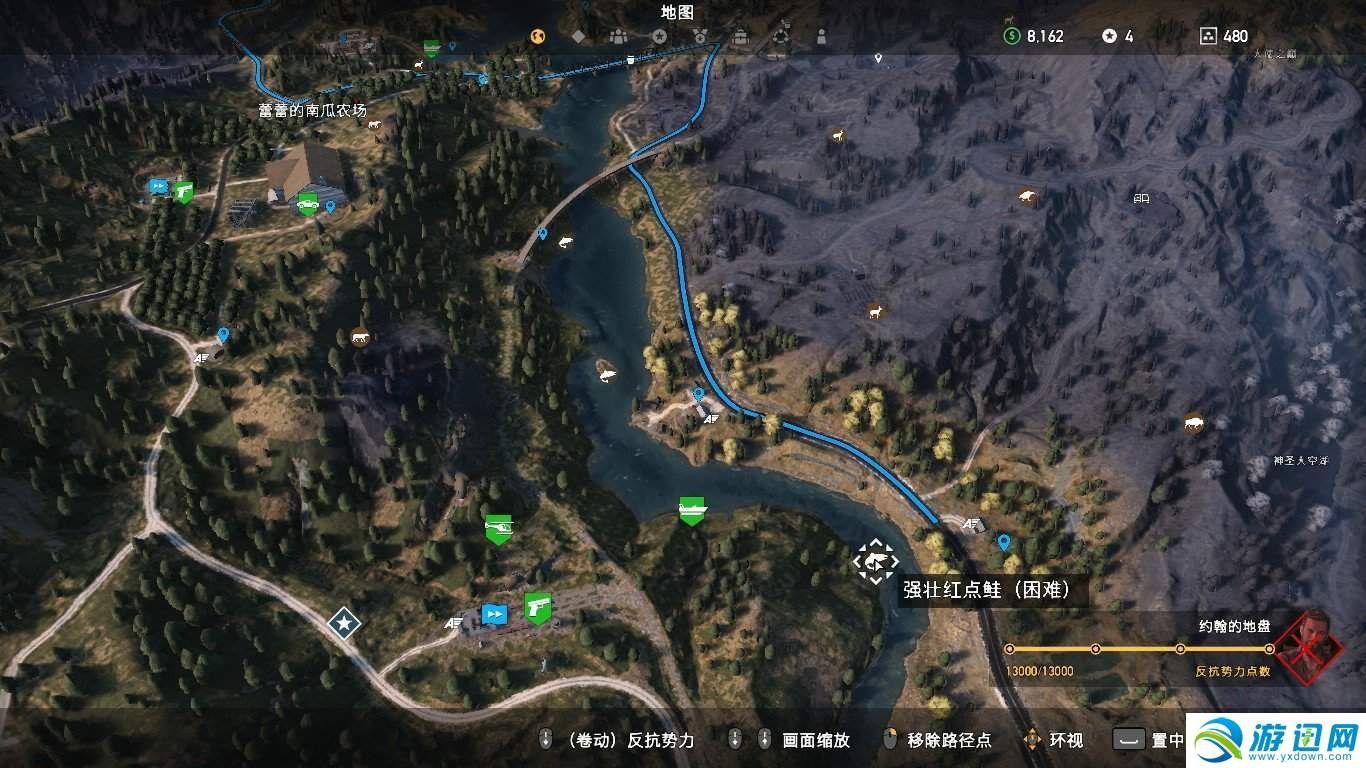Expand the star emblem marker on southern road
The width and height of the screenshot is (1366, 768).
pos(343,623)
